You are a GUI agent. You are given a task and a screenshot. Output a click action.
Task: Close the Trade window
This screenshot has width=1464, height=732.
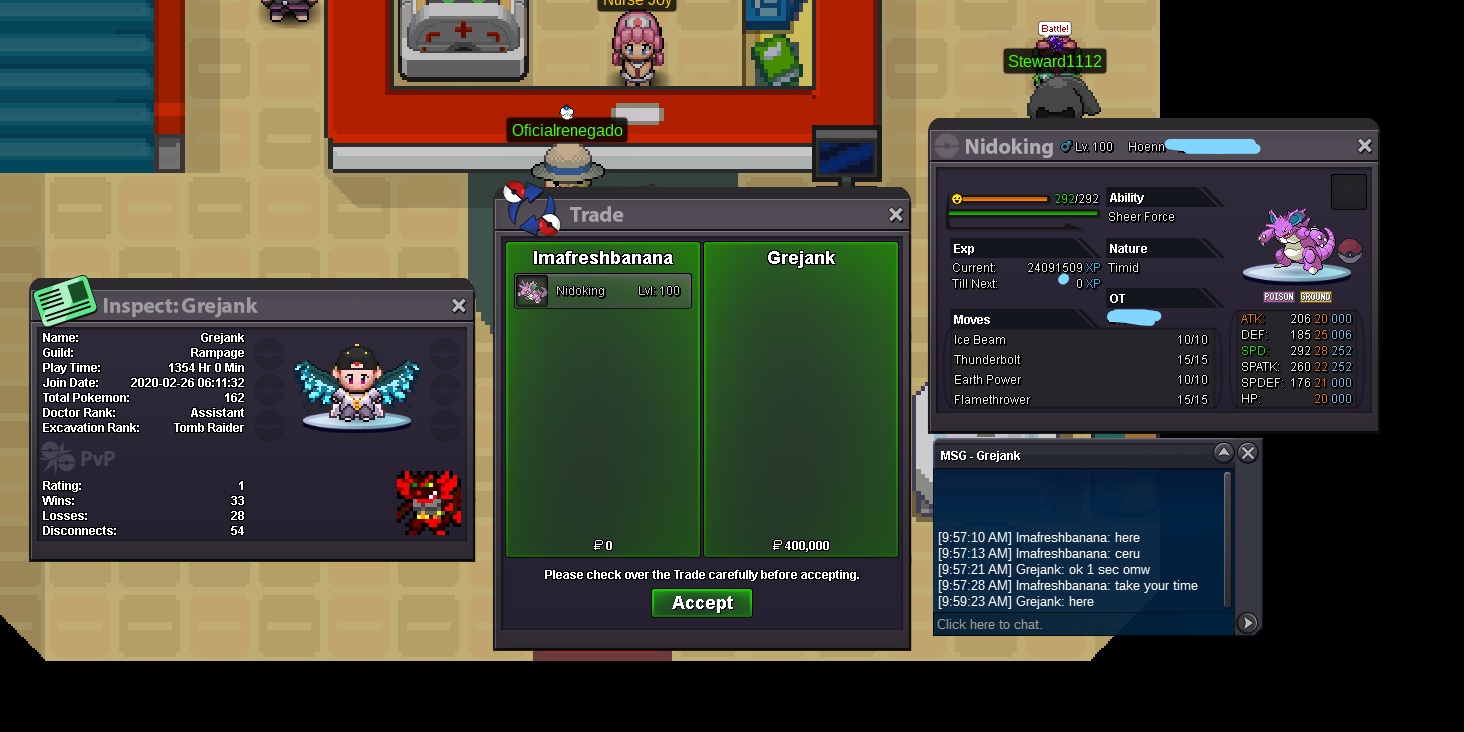click(895, 215)
